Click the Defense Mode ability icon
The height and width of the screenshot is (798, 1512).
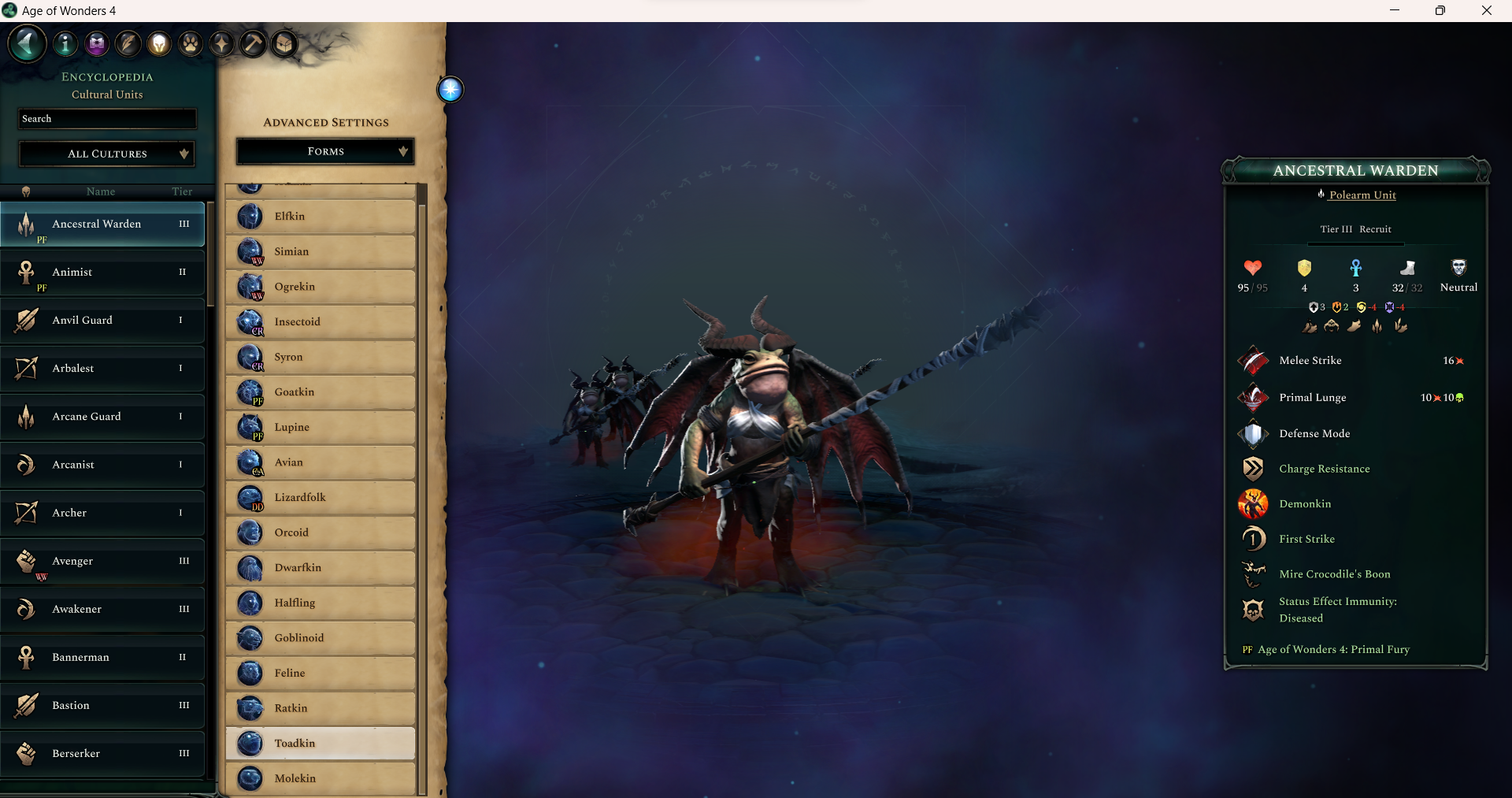click(x=1254, y=434)
